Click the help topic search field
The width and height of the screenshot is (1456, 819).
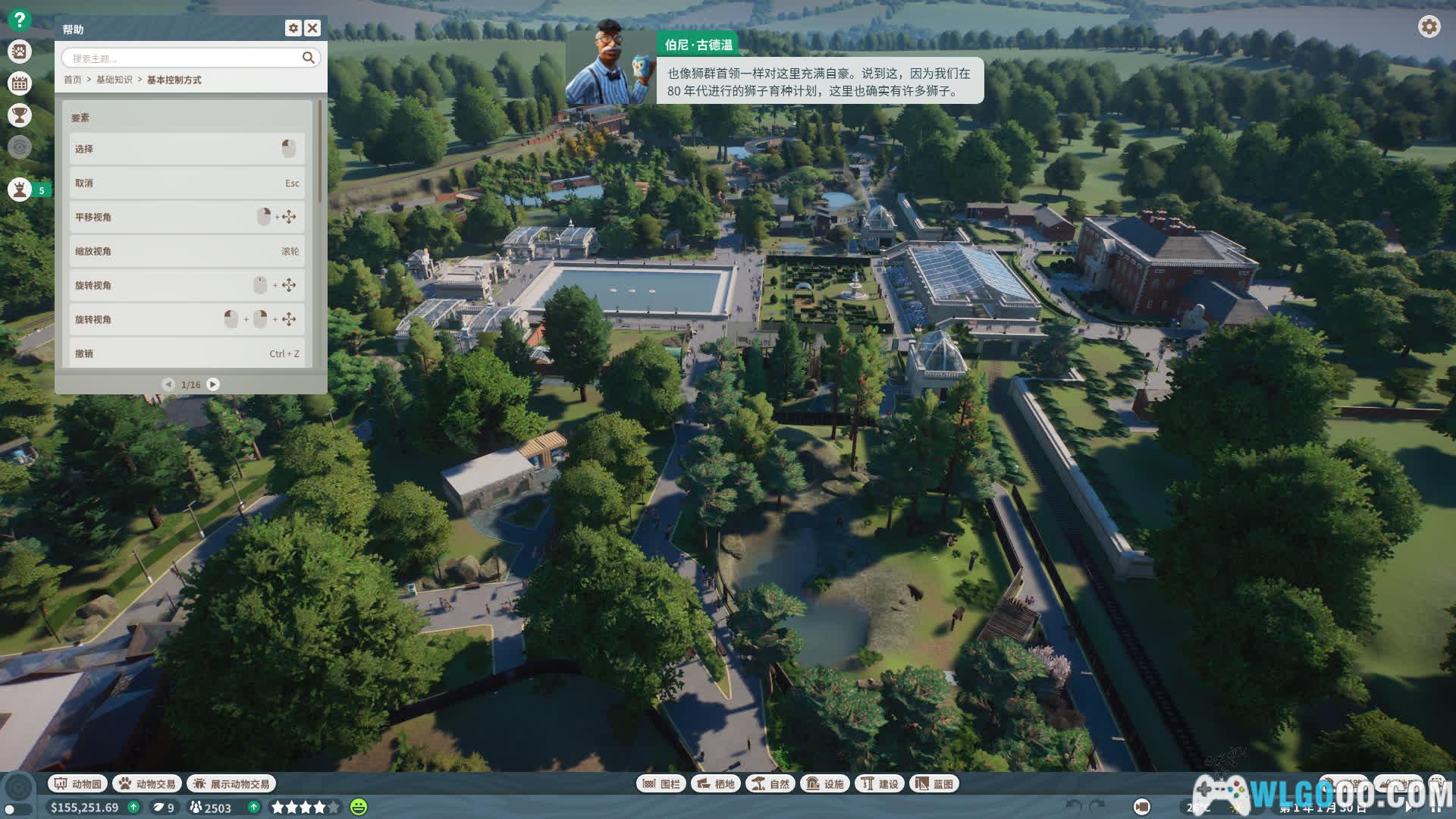click(182, 58)
